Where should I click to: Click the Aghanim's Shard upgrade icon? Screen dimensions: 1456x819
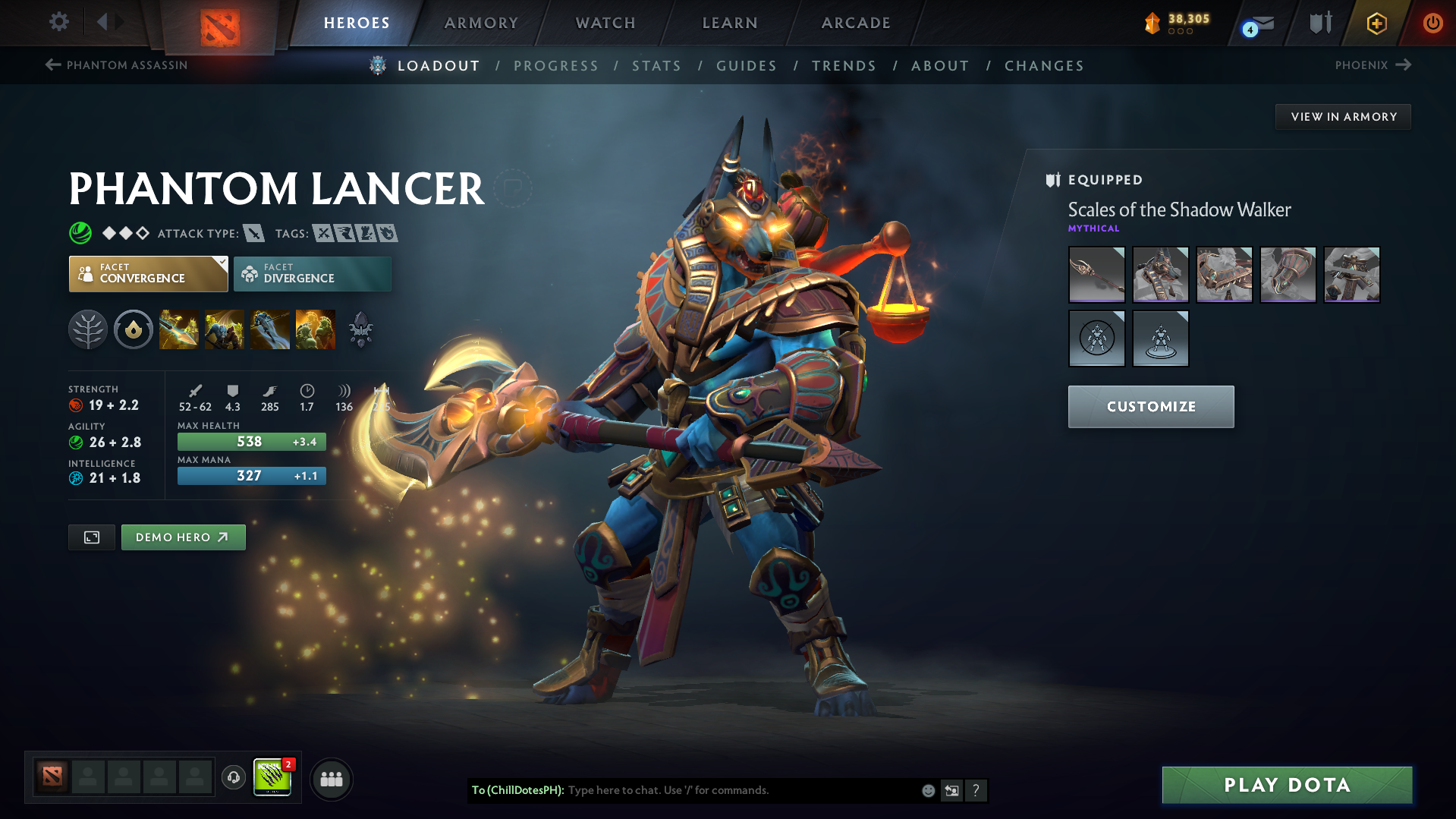point(360,329)
